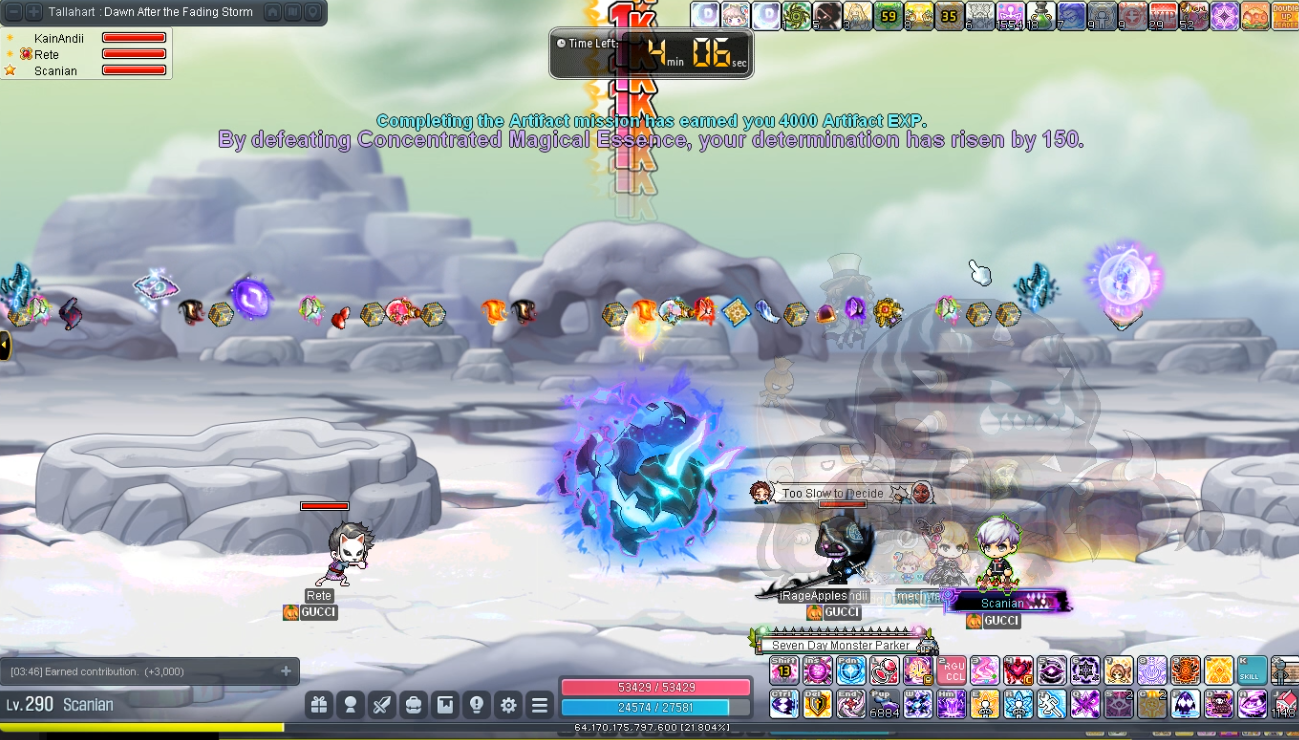
Task: Click the teal SKILL quickslot button
Action: (x=1251, y=670)
